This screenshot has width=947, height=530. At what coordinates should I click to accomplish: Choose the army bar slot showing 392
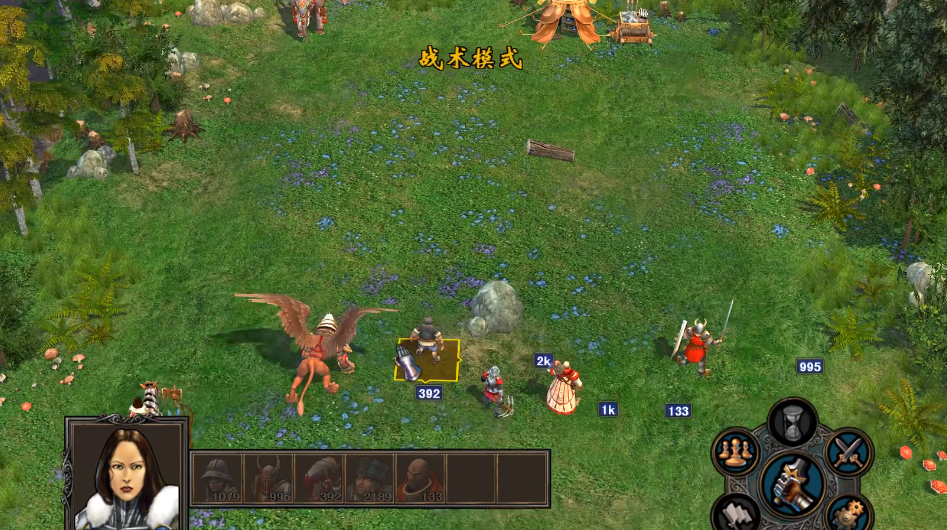coord(318,478)
